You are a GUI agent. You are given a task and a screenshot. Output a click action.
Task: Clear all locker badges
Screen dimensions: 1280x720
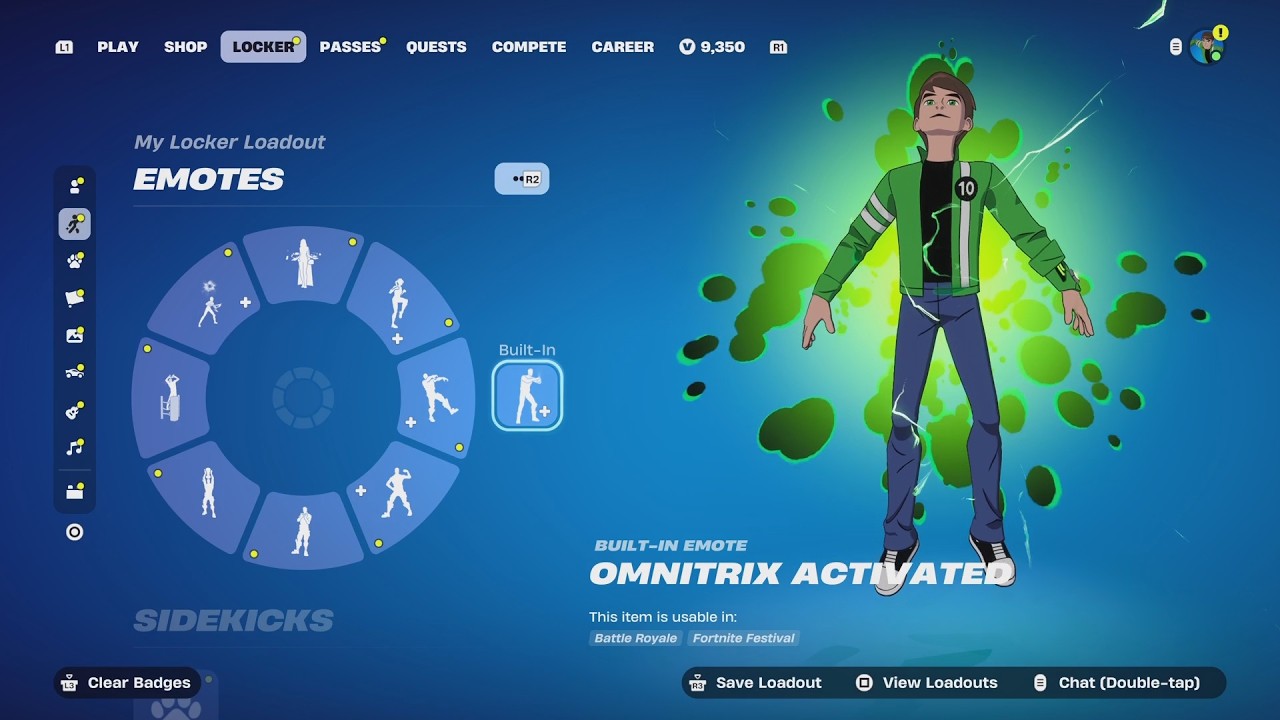tap(127, 683)
